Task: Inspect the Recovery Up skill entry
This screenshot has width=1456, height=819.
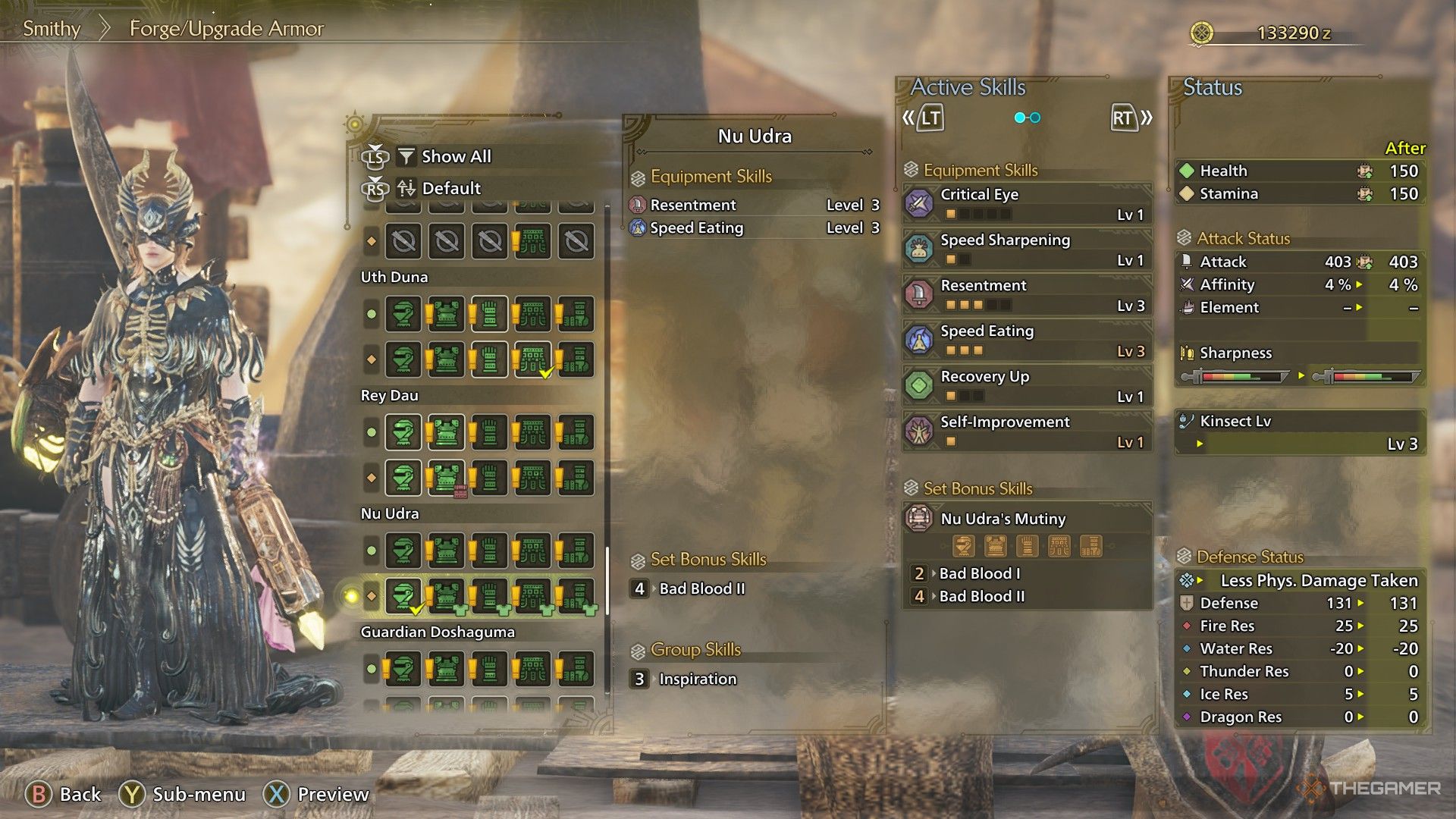Action: pos(1028,385)
